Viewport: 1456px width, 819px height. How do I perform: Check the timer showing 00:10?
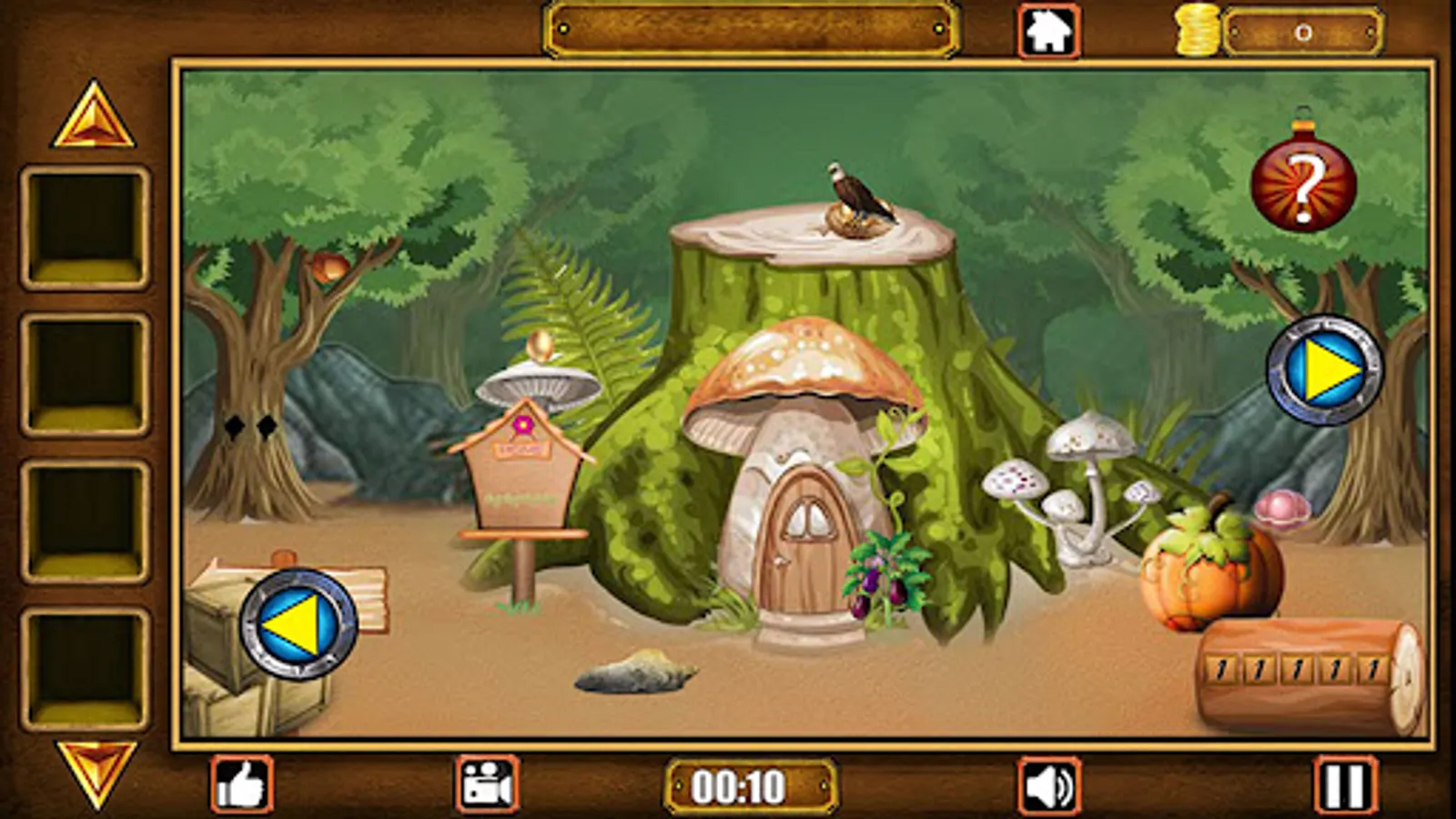748,783
